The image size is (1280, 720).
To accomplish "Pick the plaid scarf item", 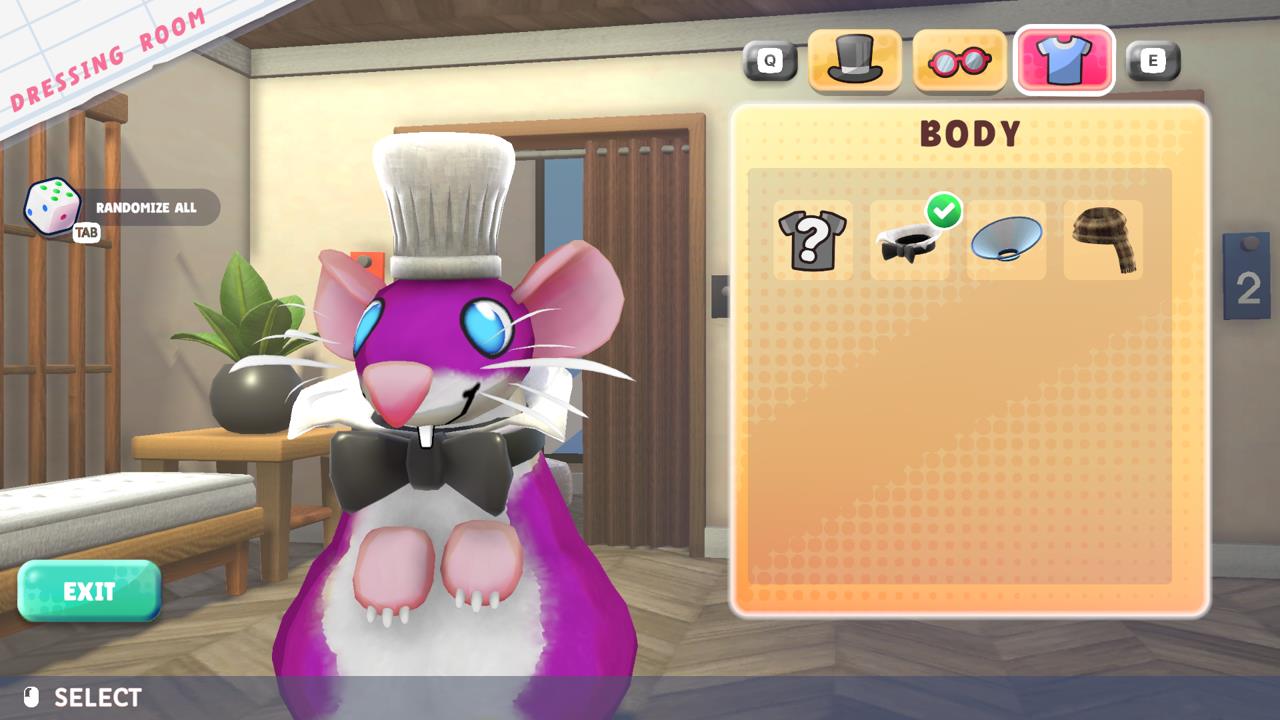I will [1103, 240].
